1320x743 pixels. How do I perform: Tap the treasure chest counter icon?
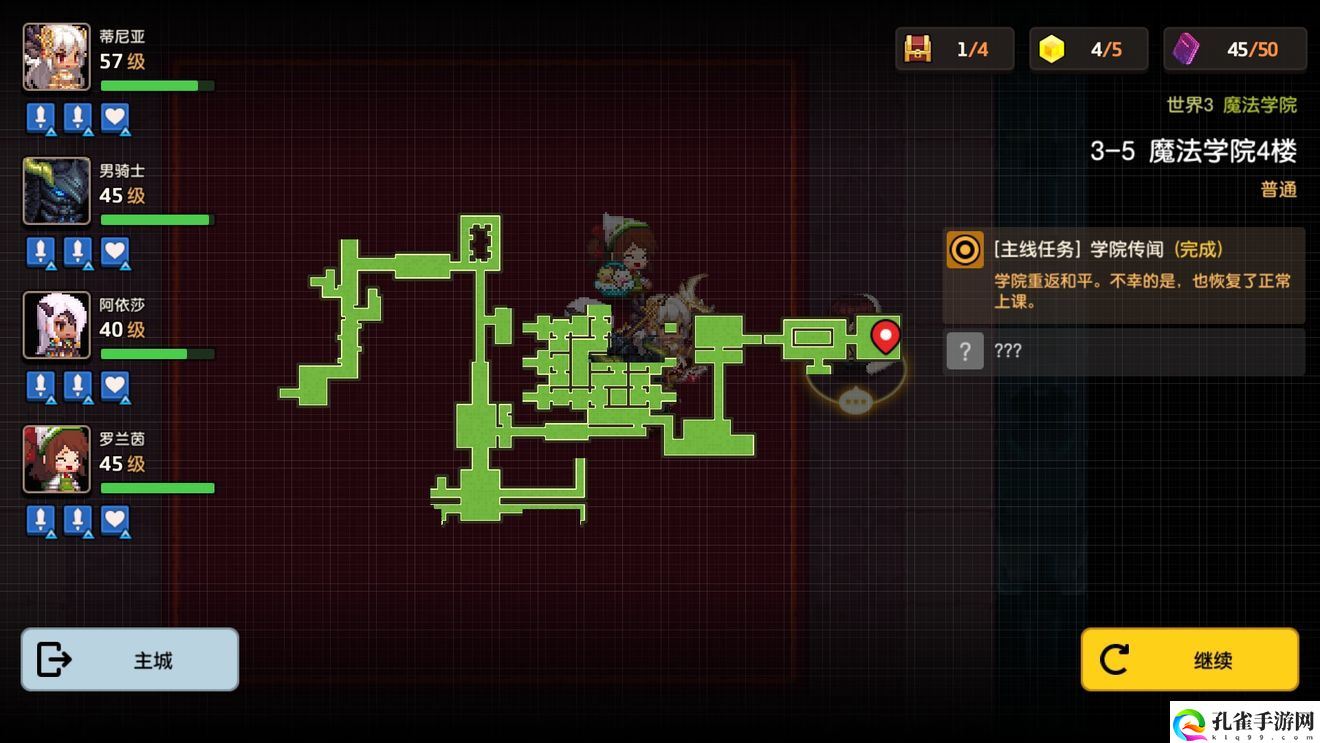[917, 49]
